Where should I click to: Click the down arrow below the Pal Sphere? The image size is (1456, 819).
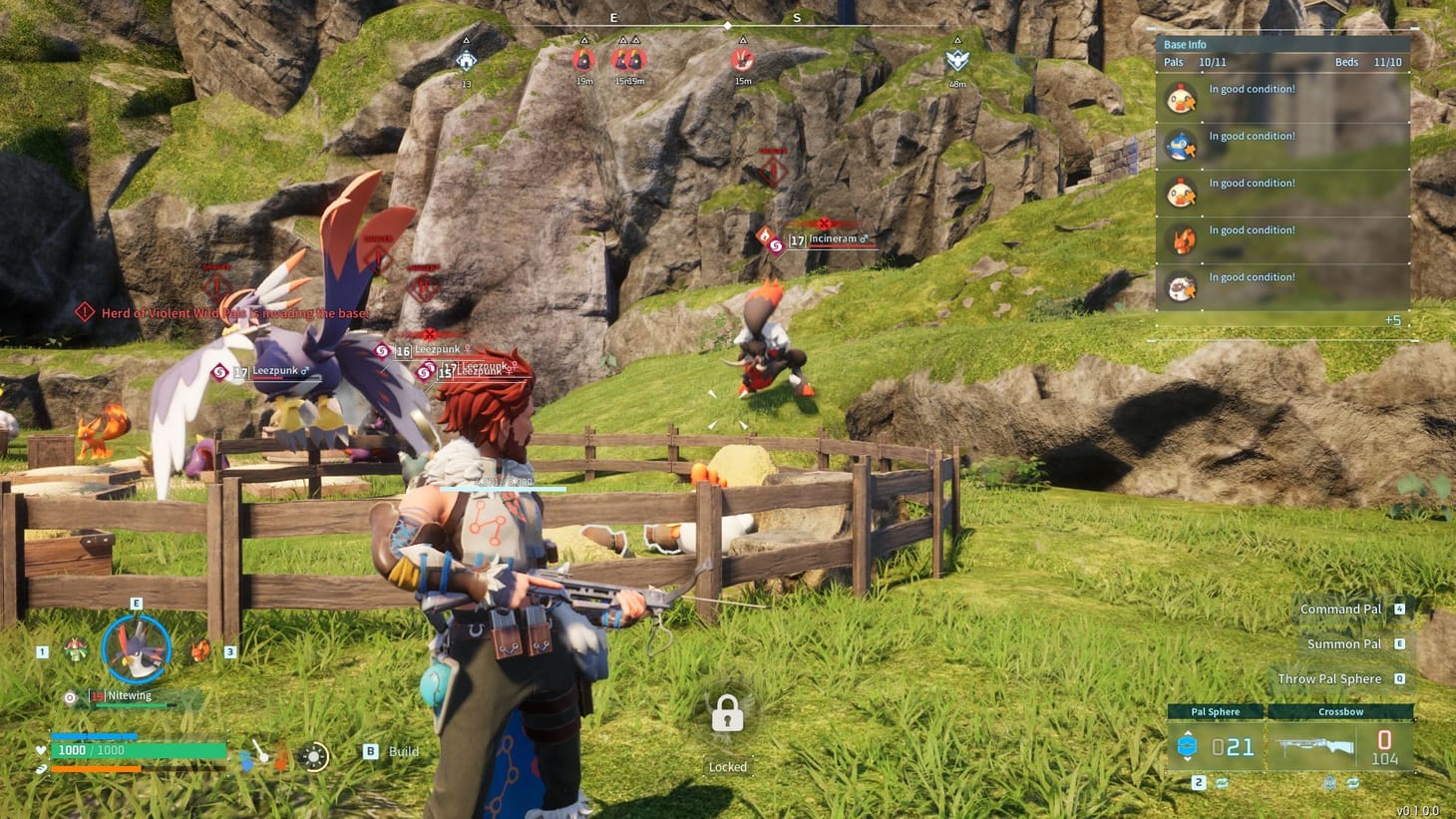(1189, 759)
